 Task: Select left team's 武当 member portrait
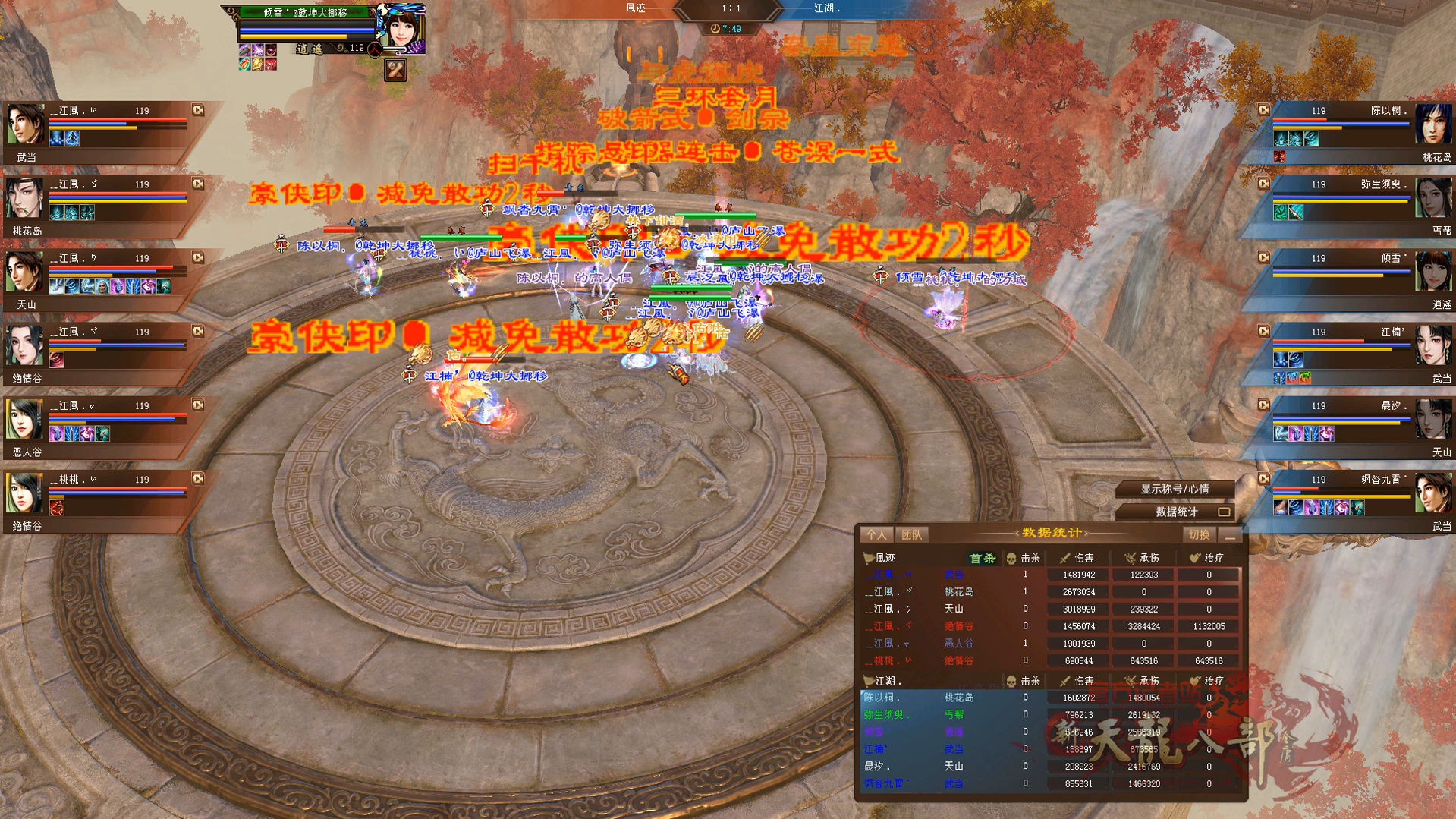26,124
